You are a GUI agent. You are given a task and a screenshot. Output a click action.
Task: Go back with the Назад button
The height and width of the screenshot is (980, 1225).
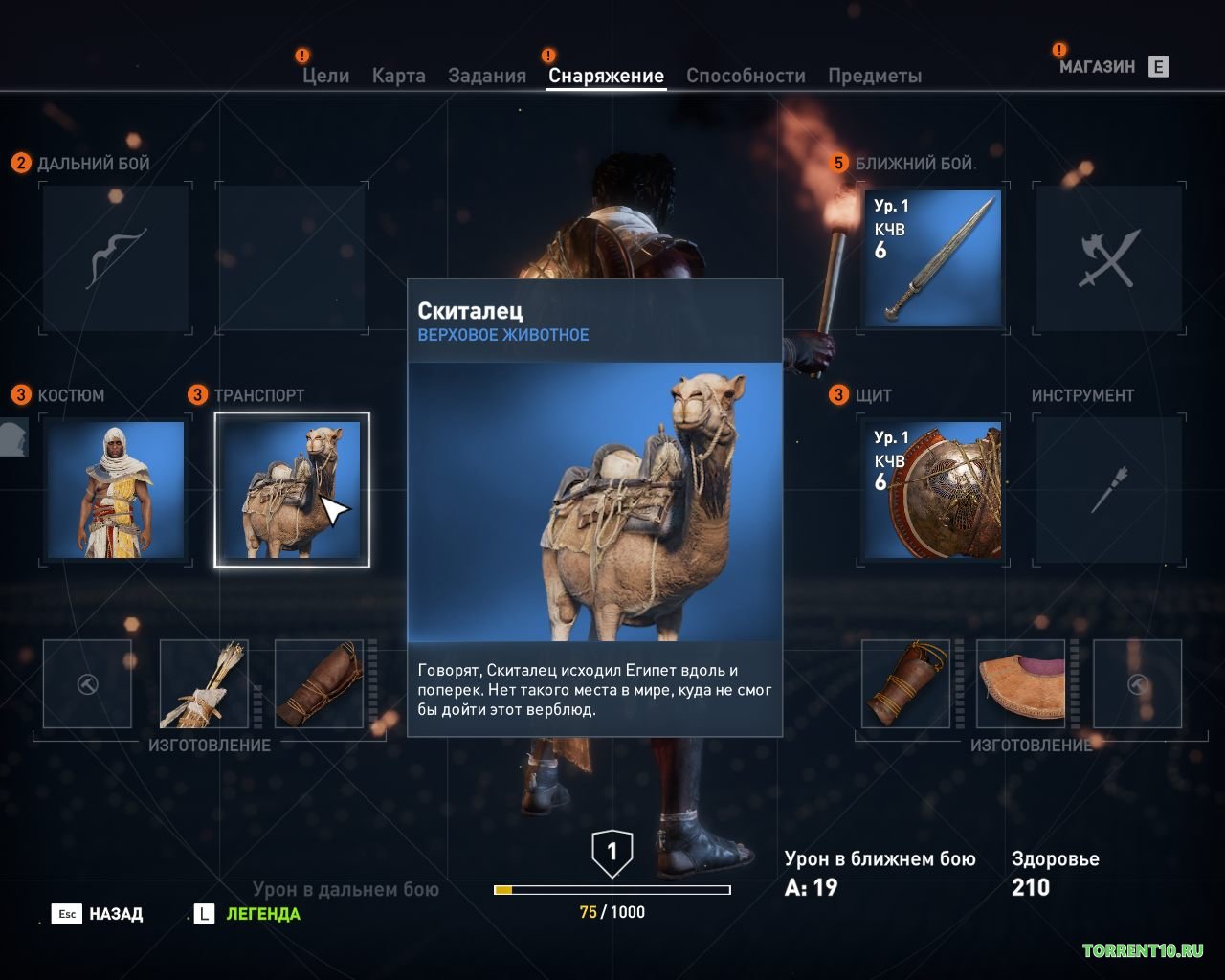(98, 914)
